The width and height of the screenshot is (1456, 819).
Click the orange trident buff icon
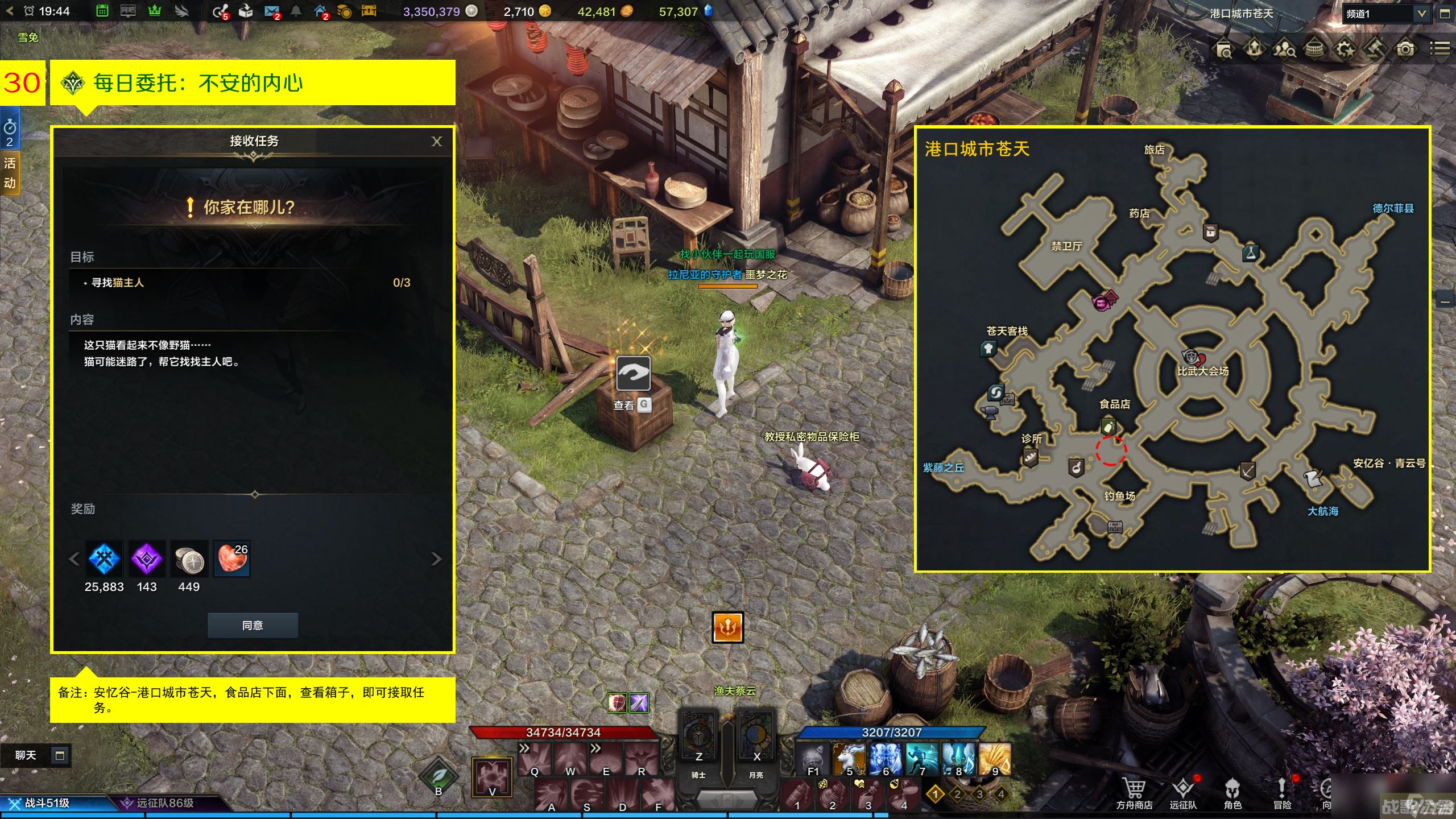tap(727, 627)
